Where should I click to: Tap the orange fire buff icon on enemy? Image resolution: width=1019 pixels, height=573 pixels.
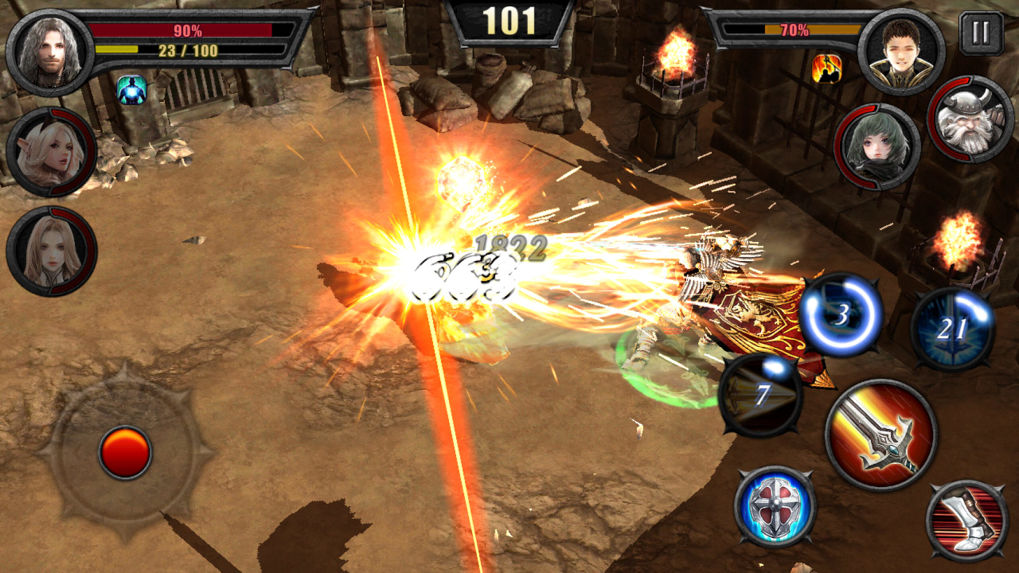[x=826, y=68]
